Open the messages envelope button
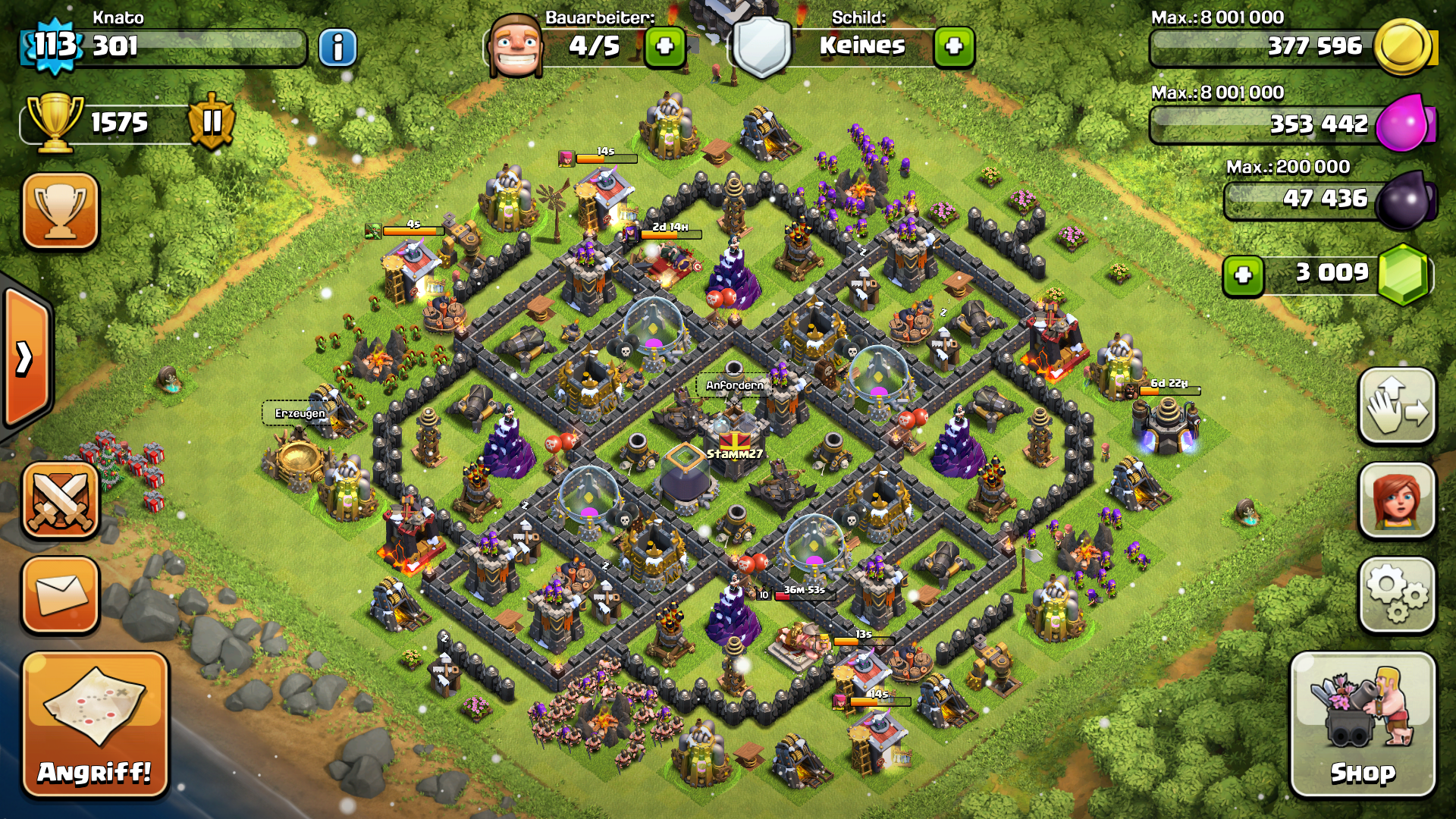The image size is (1456, 819). (x=61, y=595)
